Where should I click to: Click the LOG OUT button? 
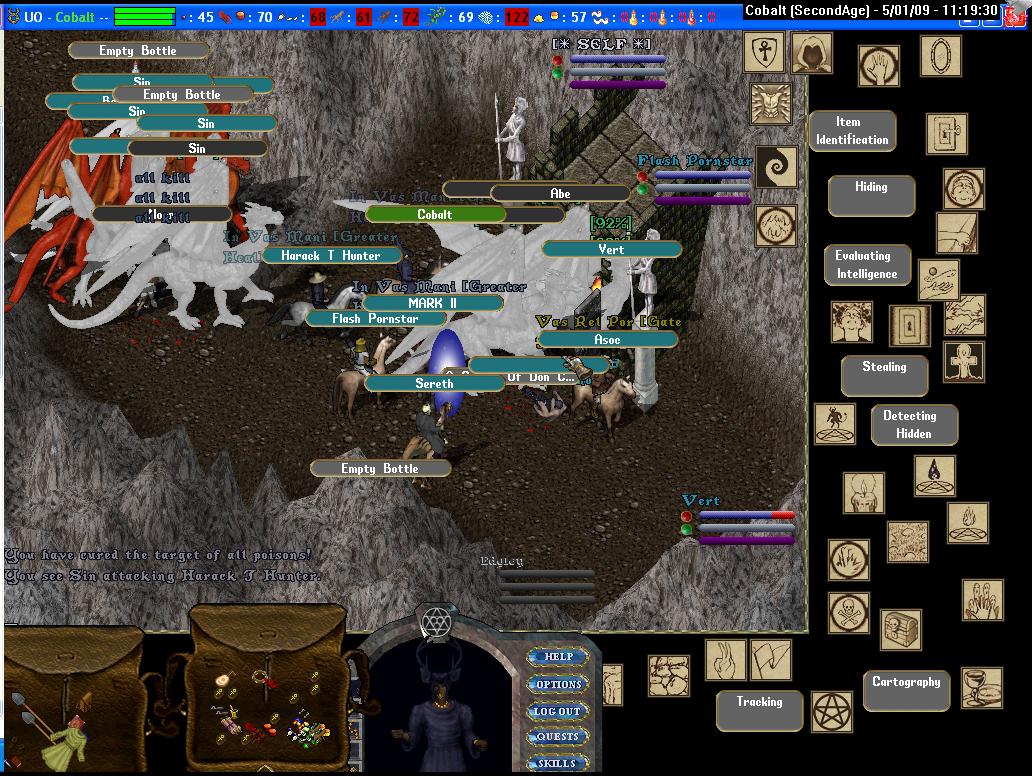tap(558, 711)
